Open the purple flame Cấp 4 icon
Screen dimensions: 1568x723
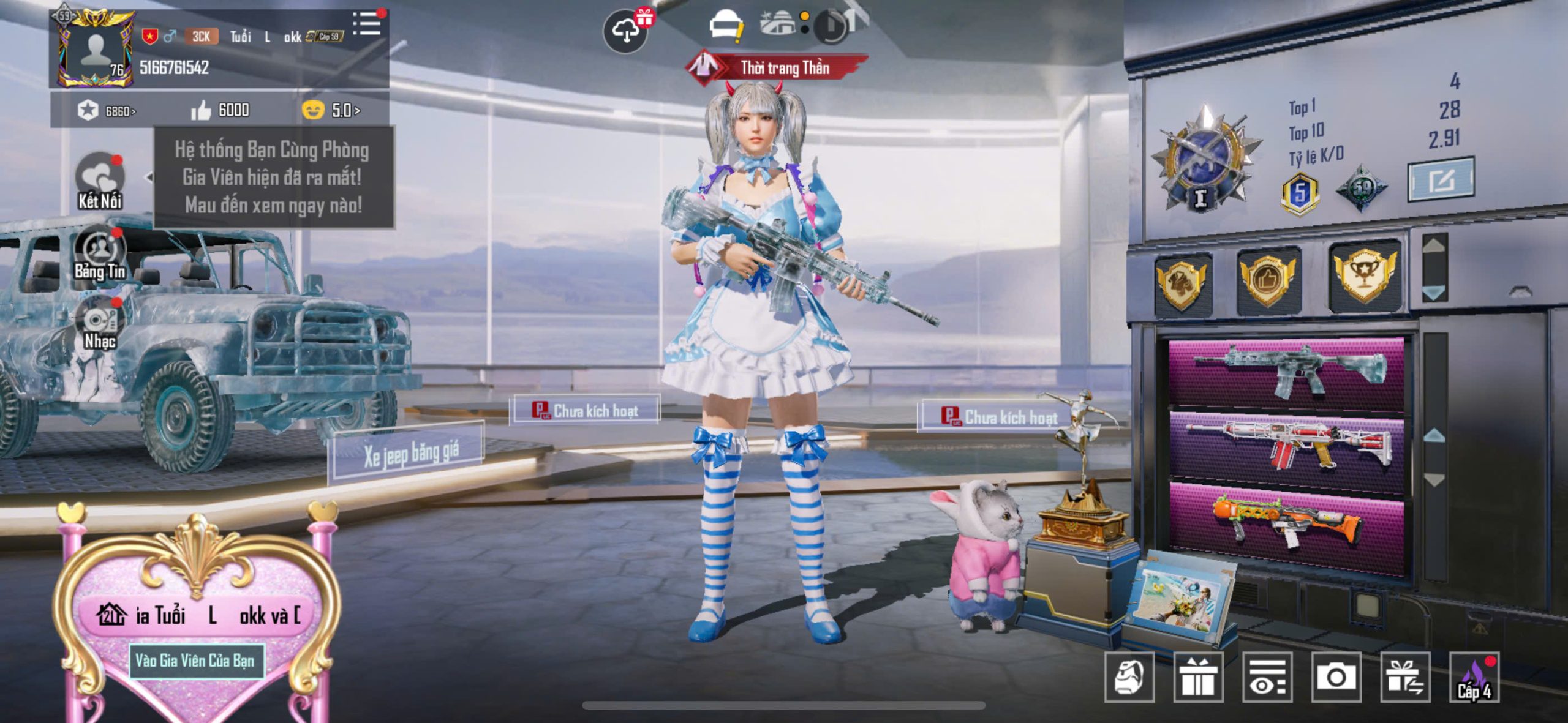point(1474,677)
